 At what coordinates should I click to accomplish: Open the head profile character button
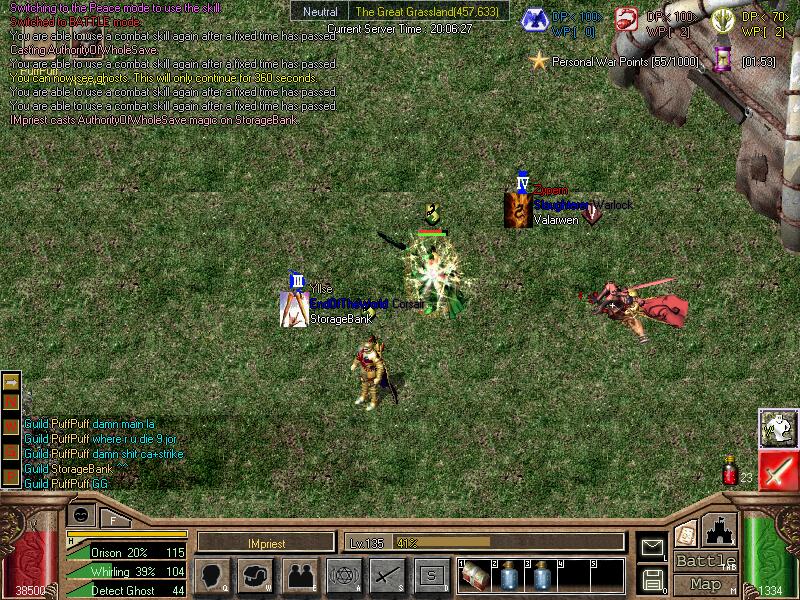tap(211, 575)
